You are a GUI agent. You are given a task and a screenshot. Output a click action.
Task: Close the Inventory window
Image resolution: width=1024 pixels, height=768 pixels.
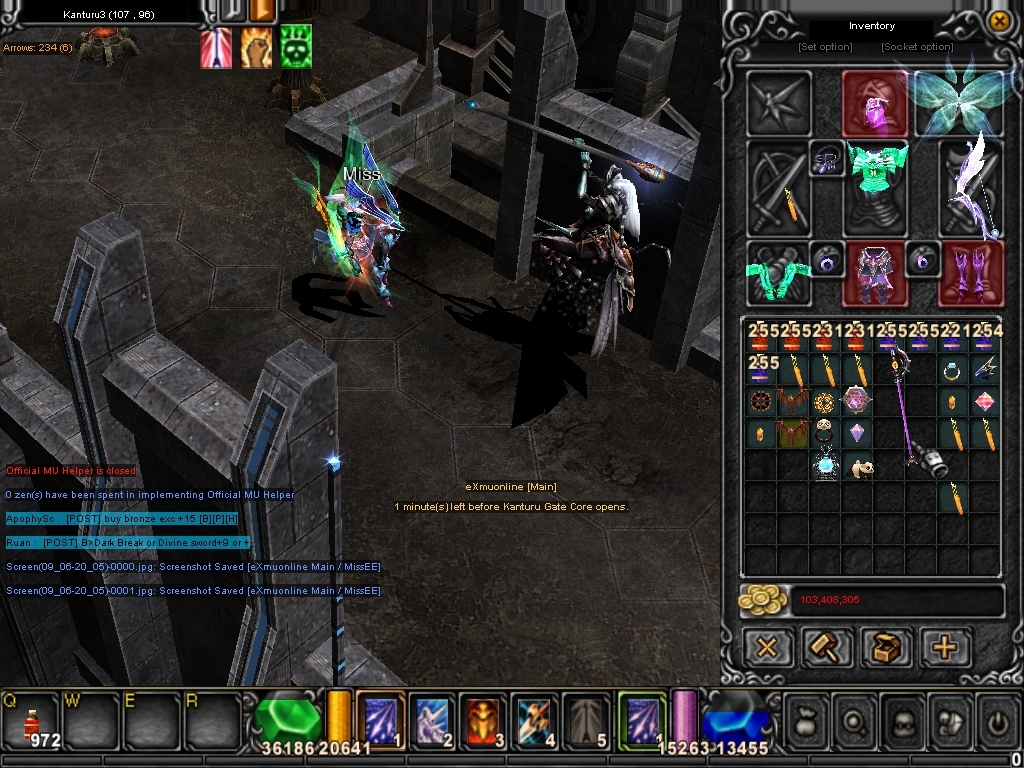coord(998,21)
